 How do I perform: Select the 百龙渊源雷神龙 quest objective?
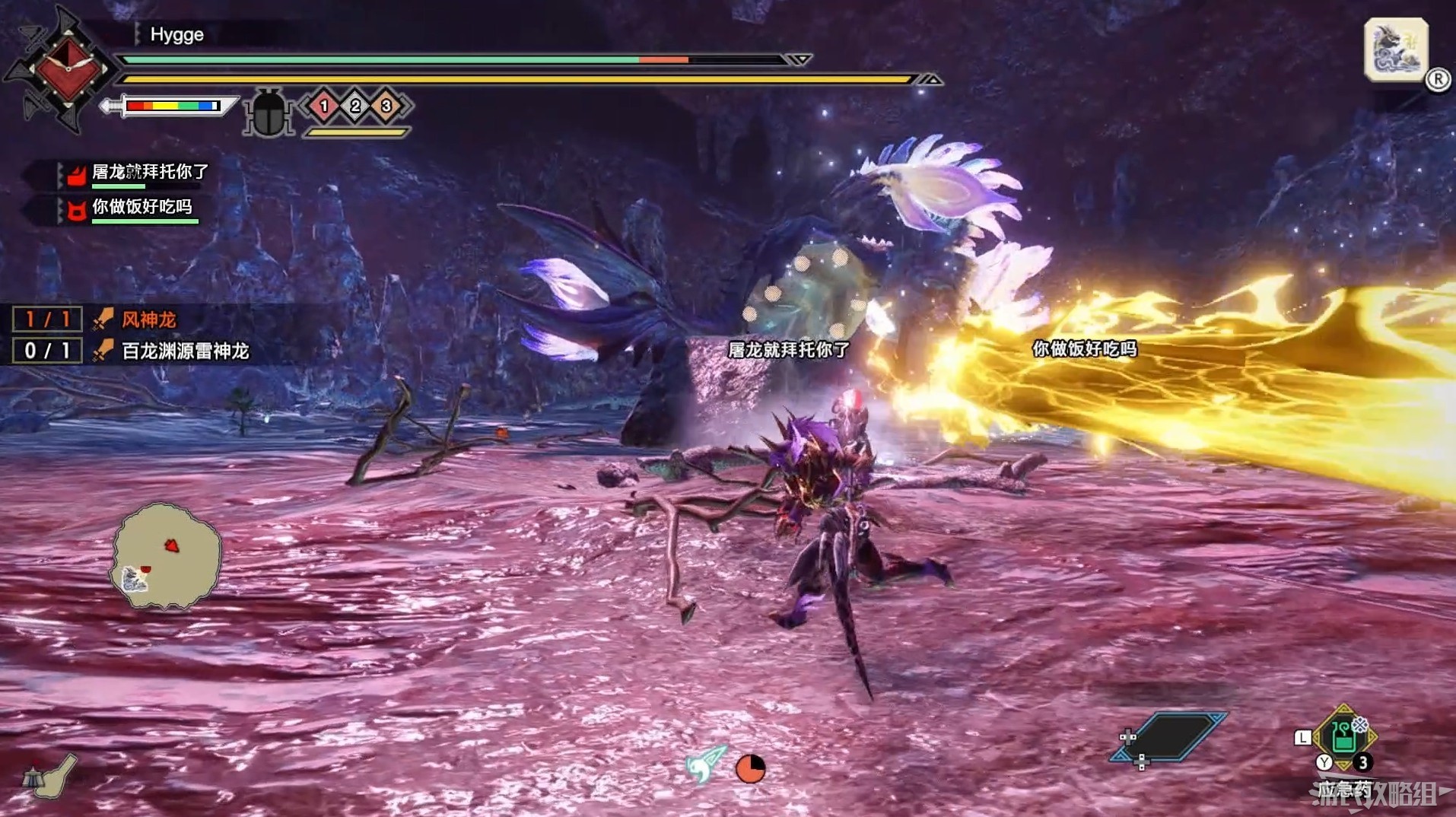[x=185, y=351]
